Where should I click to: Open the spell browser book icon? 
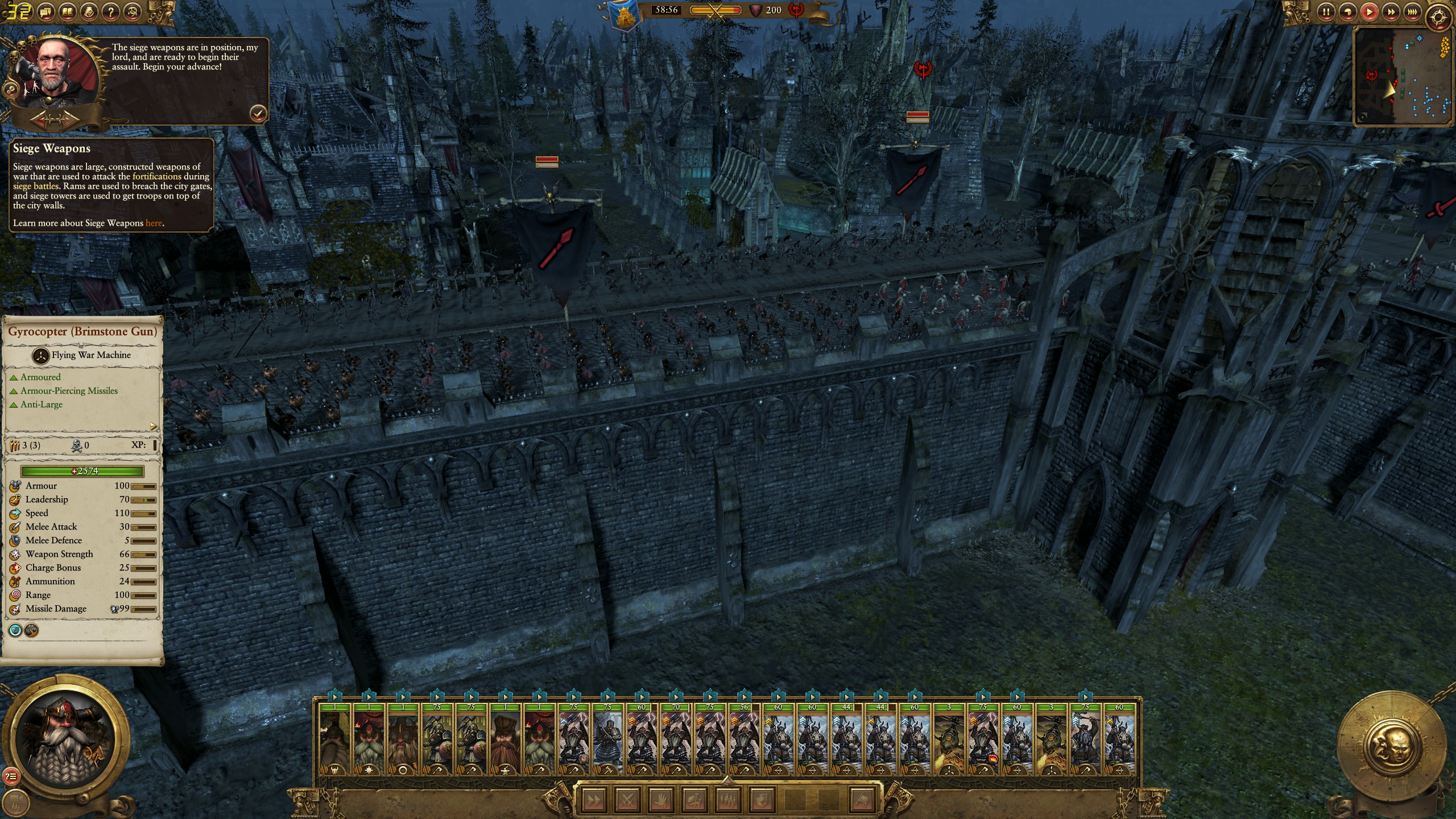(67, 11)
